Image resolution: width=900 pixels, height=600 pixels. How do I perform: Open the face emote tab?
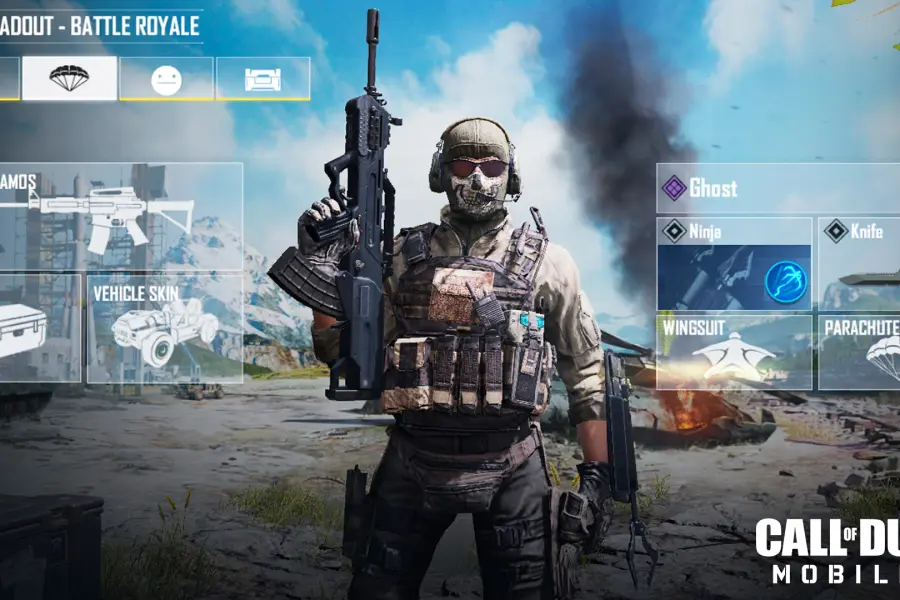pyautogui.click(x=166, y=78)
